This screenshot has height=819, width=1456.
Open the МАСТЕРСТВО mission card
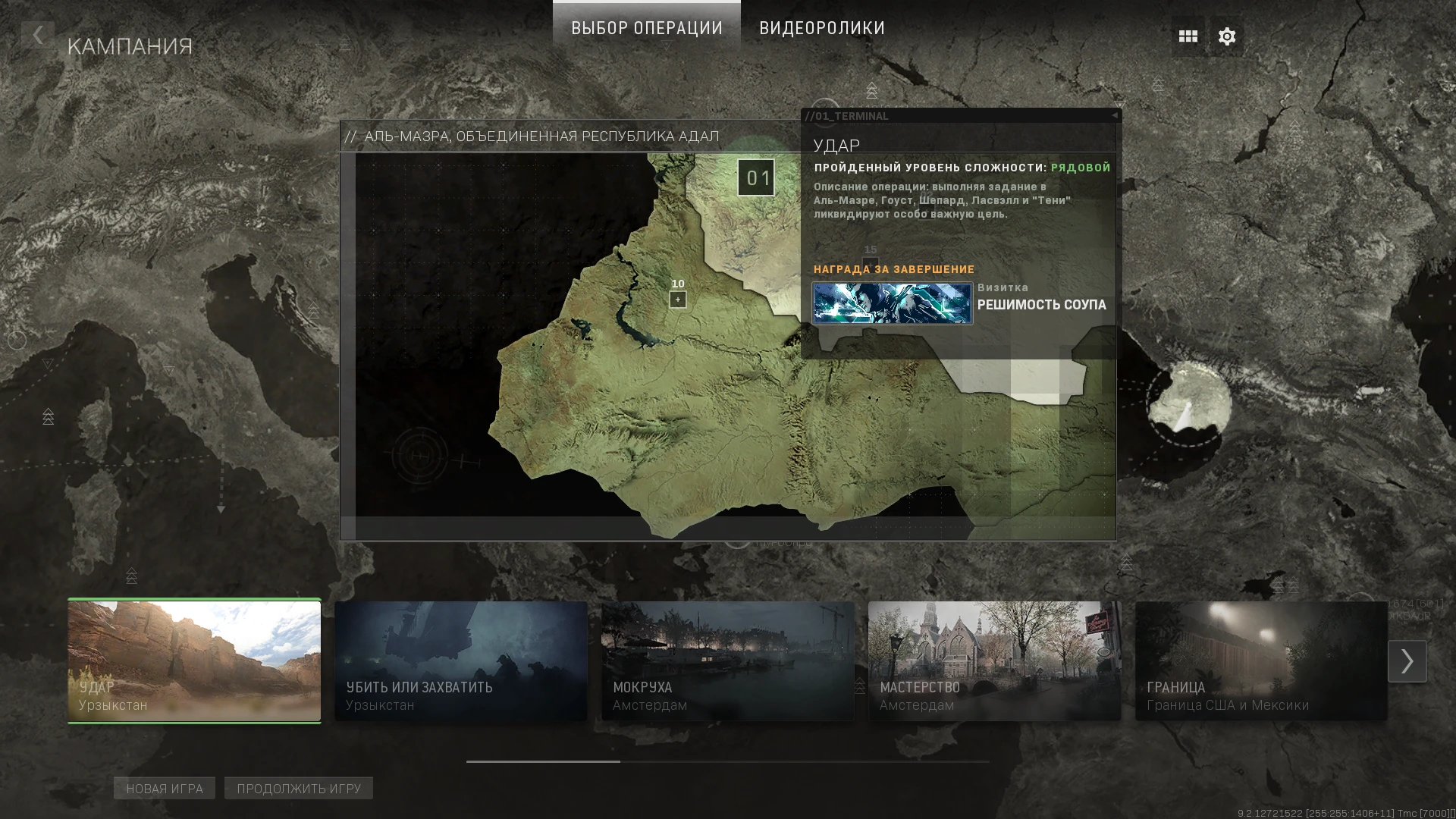pyautogui.click(x=995, y=660)
